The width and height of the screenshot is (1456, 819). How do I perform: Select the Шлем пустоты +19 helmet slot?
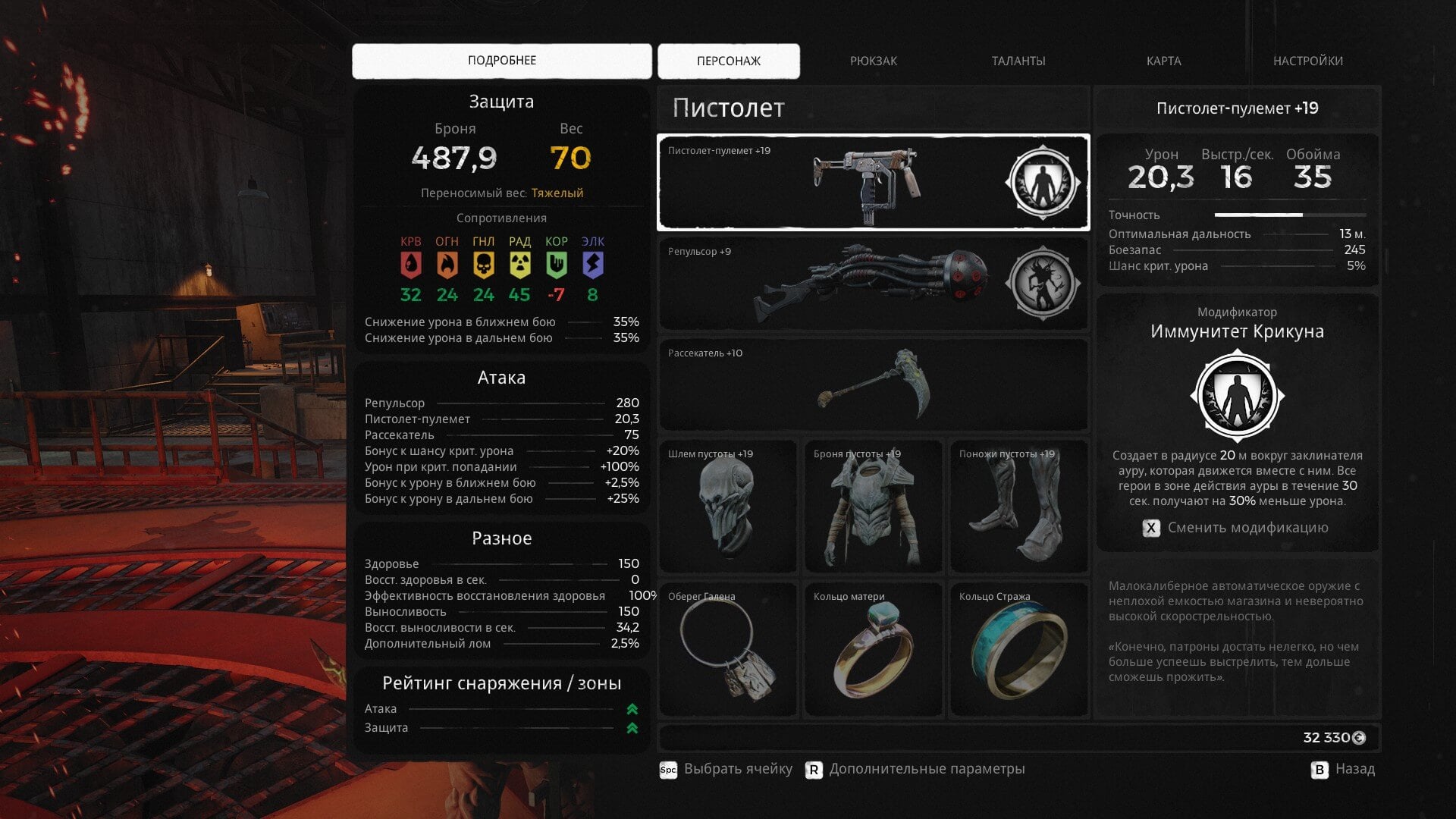click(727, 506)
